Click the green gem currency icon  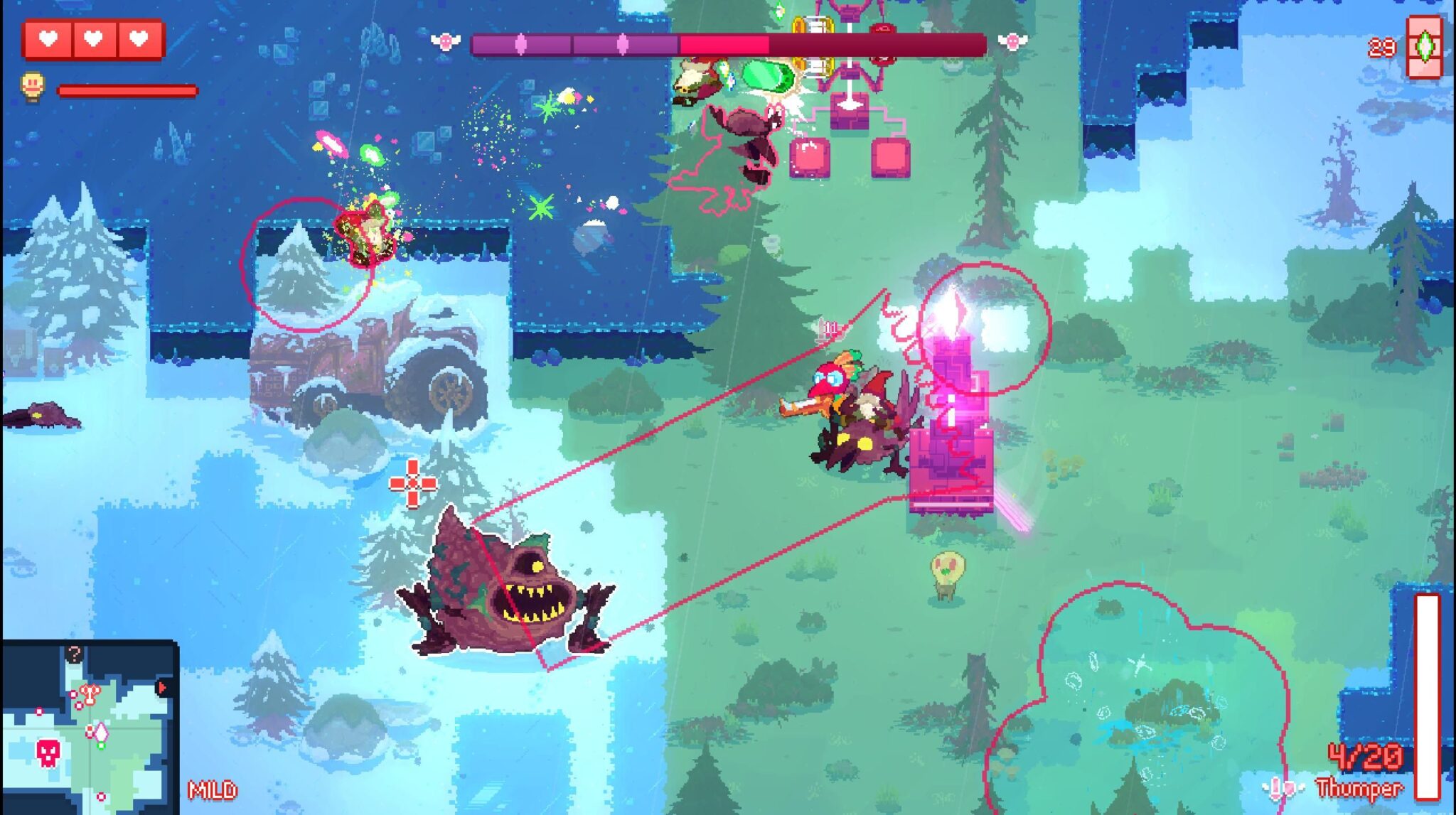pyautogui.click(x=1425, y=47)
